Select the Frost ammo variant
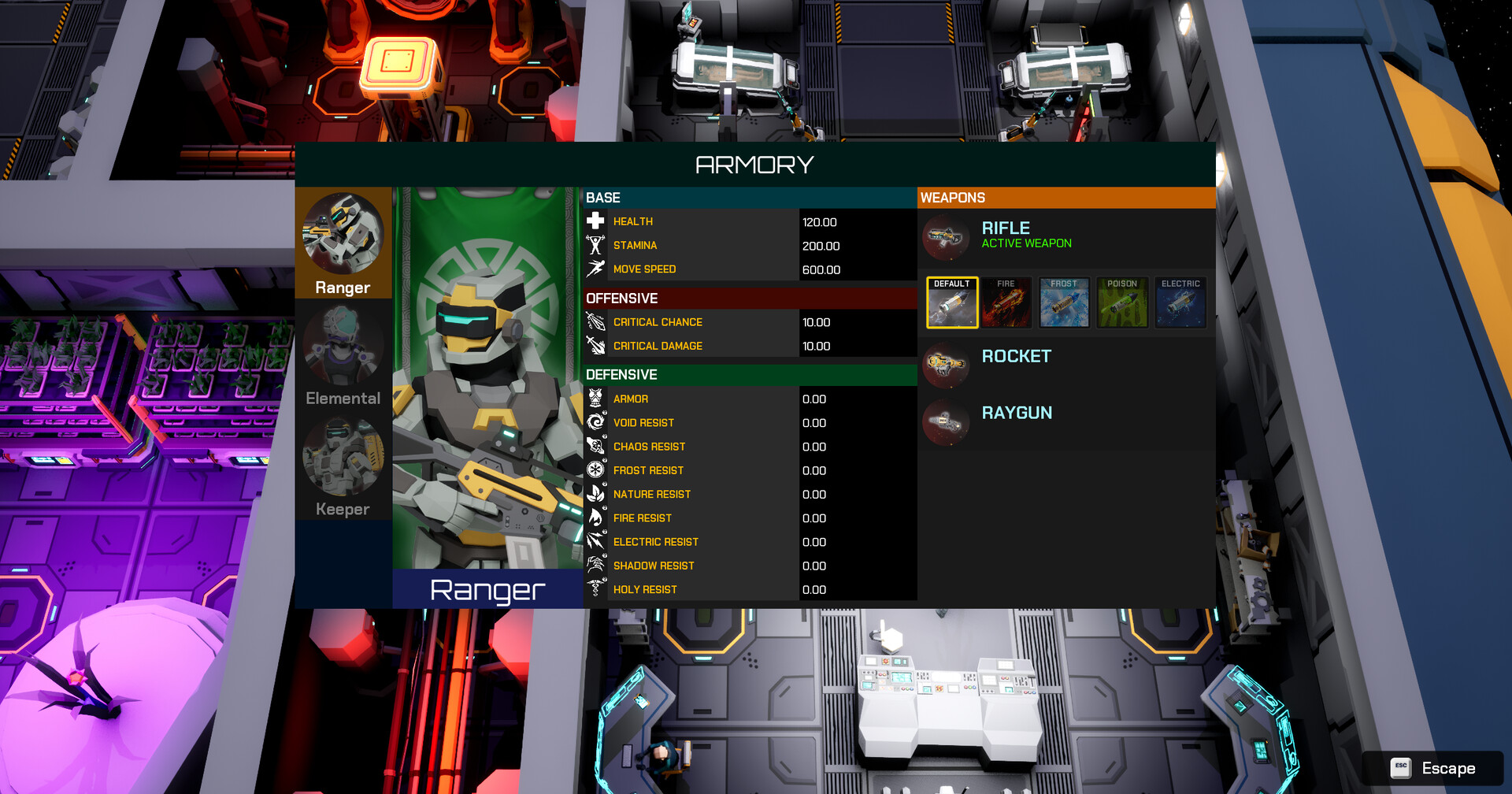 click(x=1064, y=302)
